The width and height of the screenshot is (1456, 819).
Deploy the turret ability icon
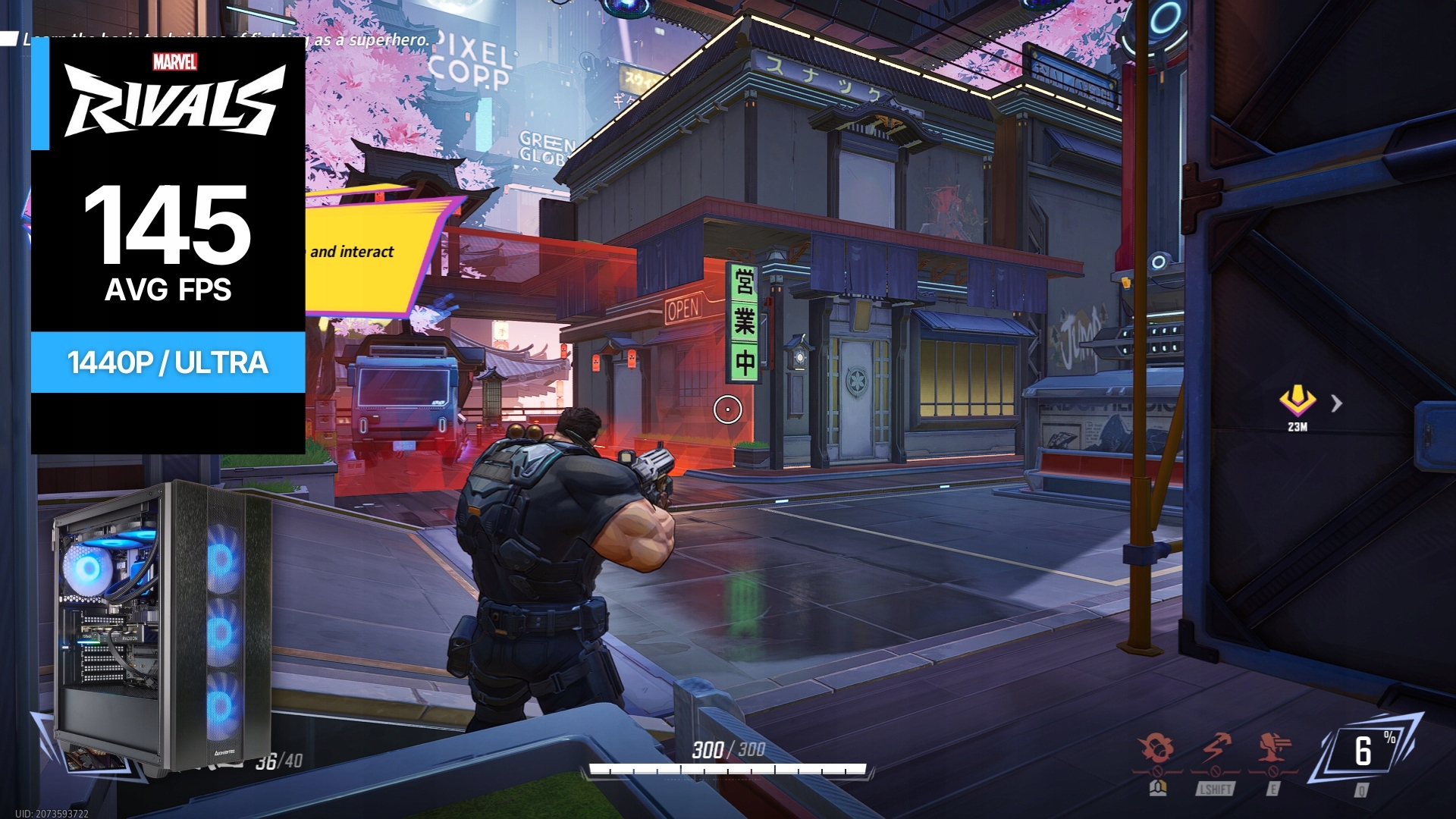[x=1274, y=748]
